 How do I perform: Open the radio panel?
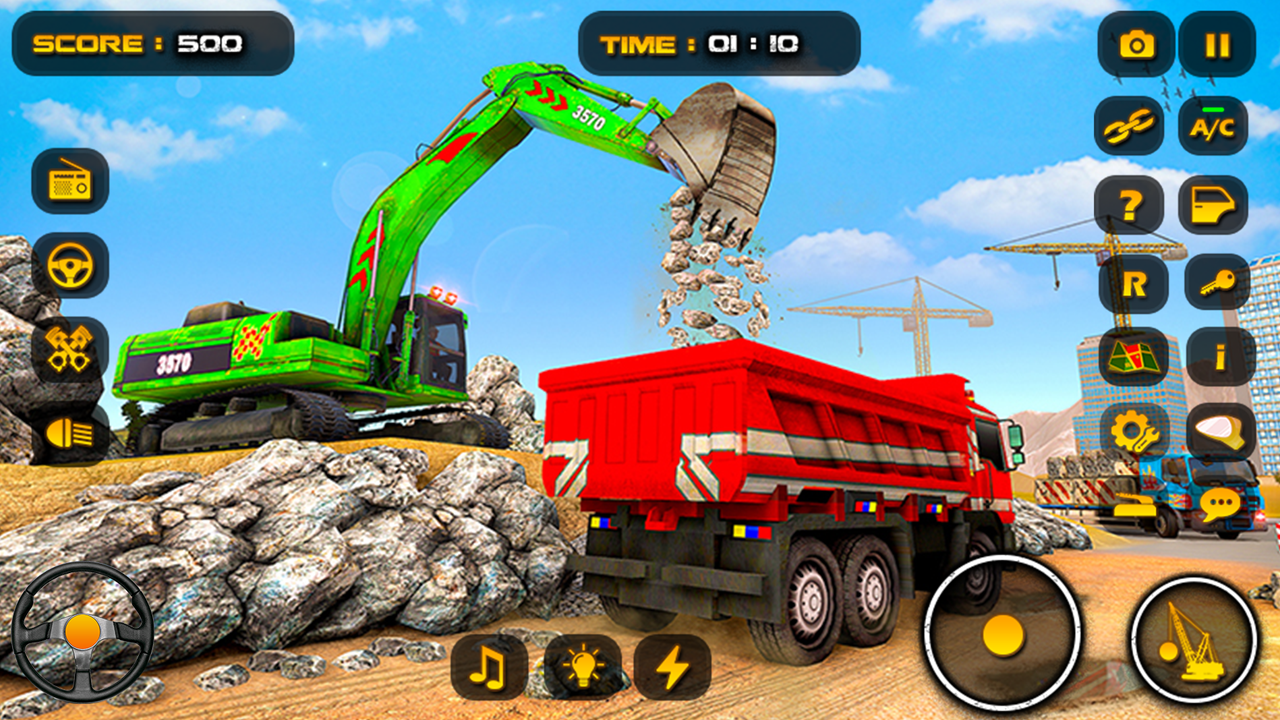click(x=68, y=184)
